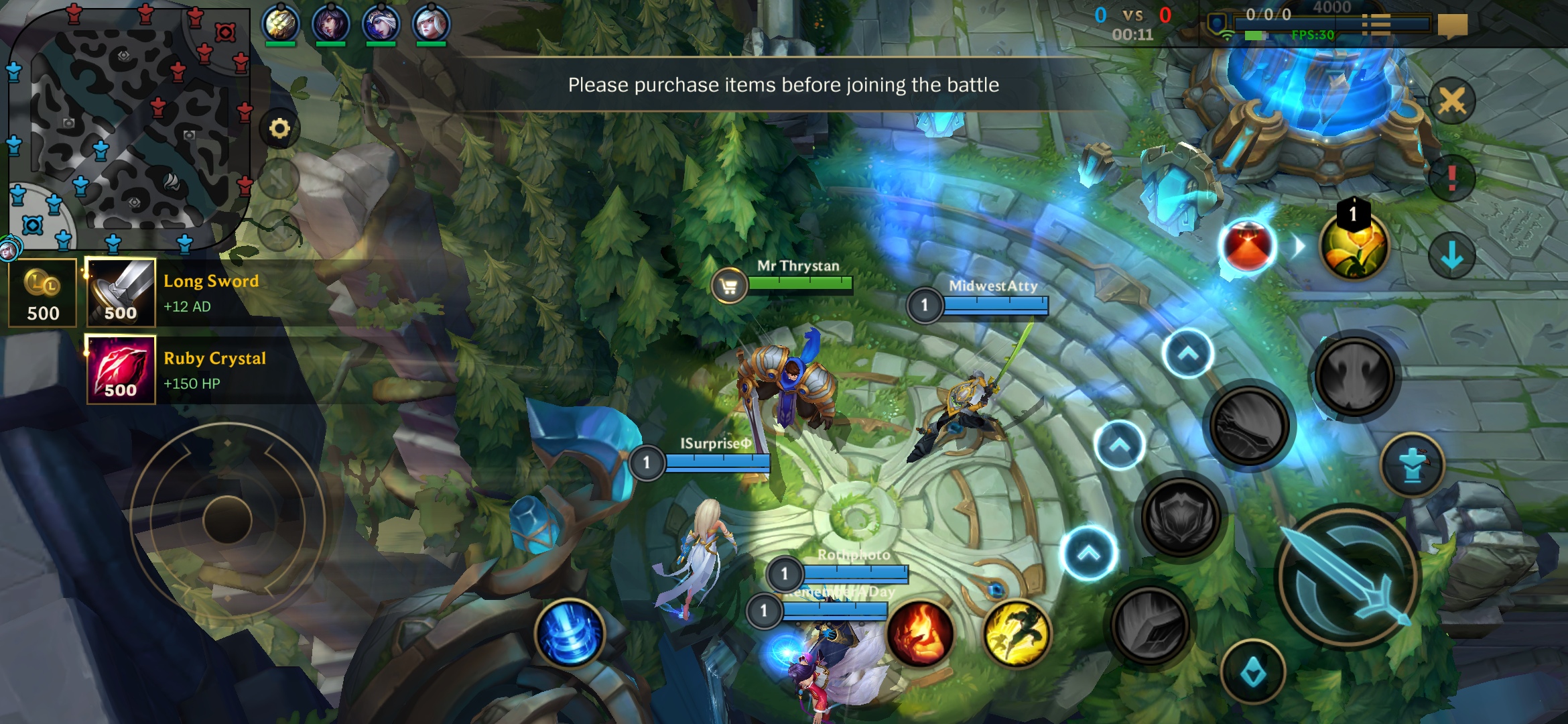Open the gold shop button
Screen dimensions: 1568x724
tap(42, 293)
